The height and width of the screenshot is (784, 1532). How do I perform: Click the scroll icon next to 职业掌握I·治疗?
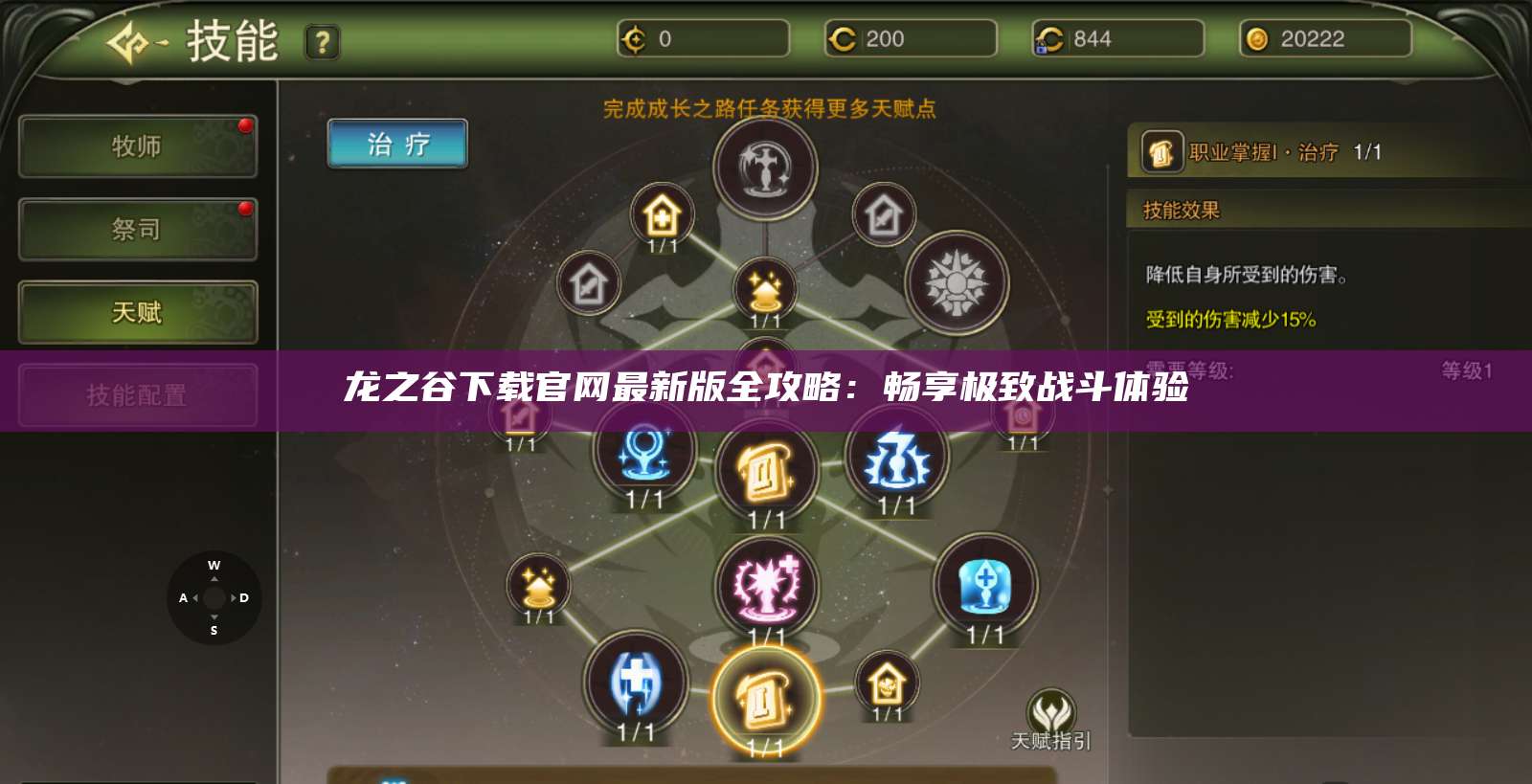point(1161,150)
